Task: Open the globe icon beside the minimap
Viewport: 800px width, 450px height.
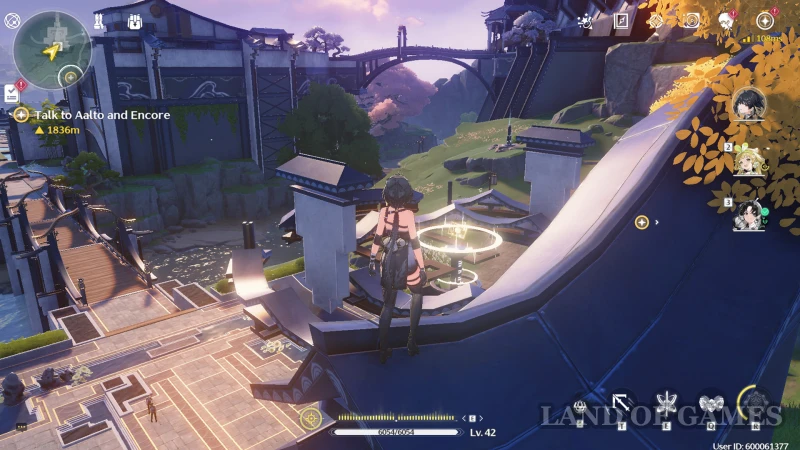Action: click(12, 20)
